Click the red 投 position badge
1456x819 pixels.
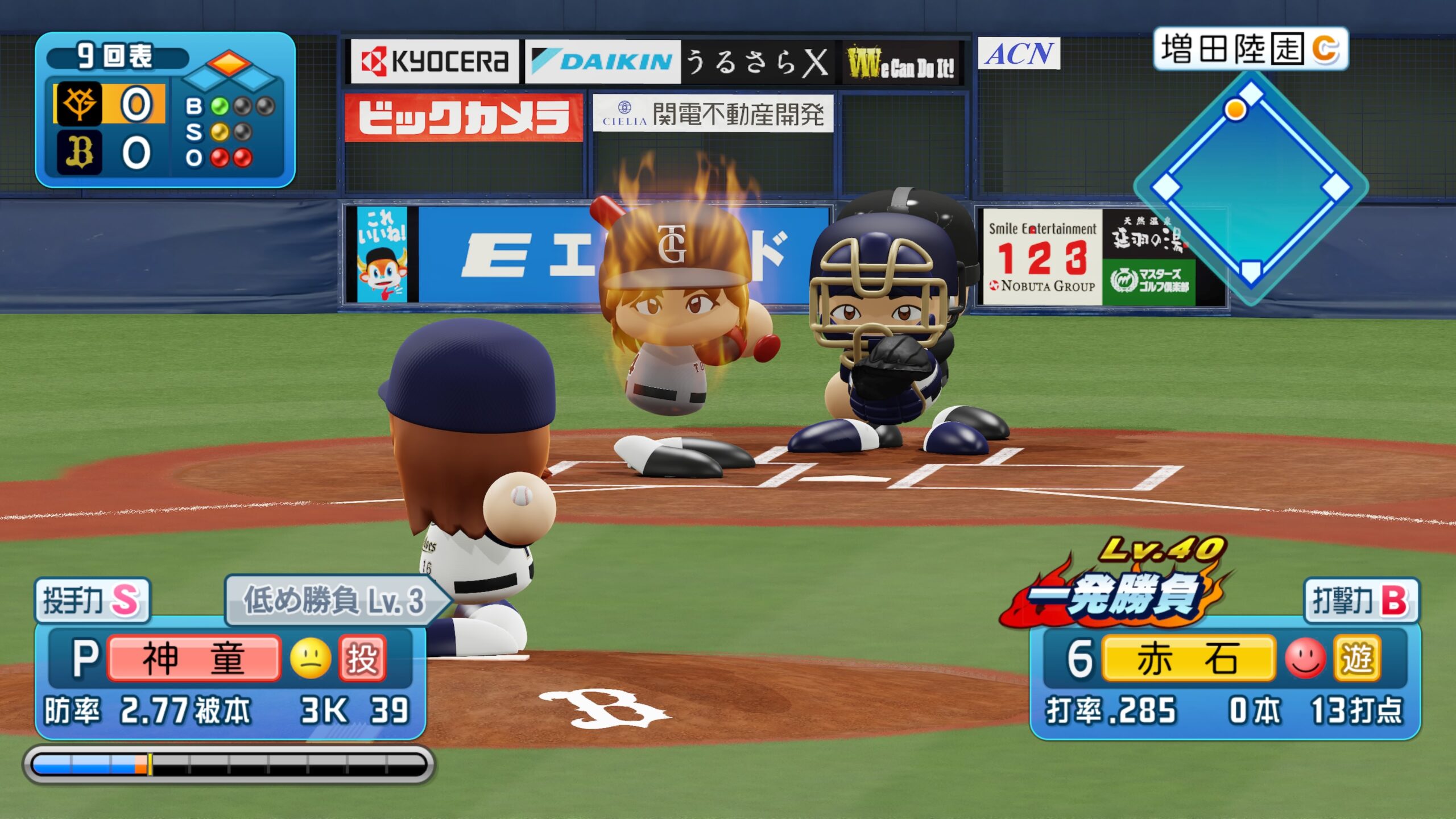coord(362,659)
